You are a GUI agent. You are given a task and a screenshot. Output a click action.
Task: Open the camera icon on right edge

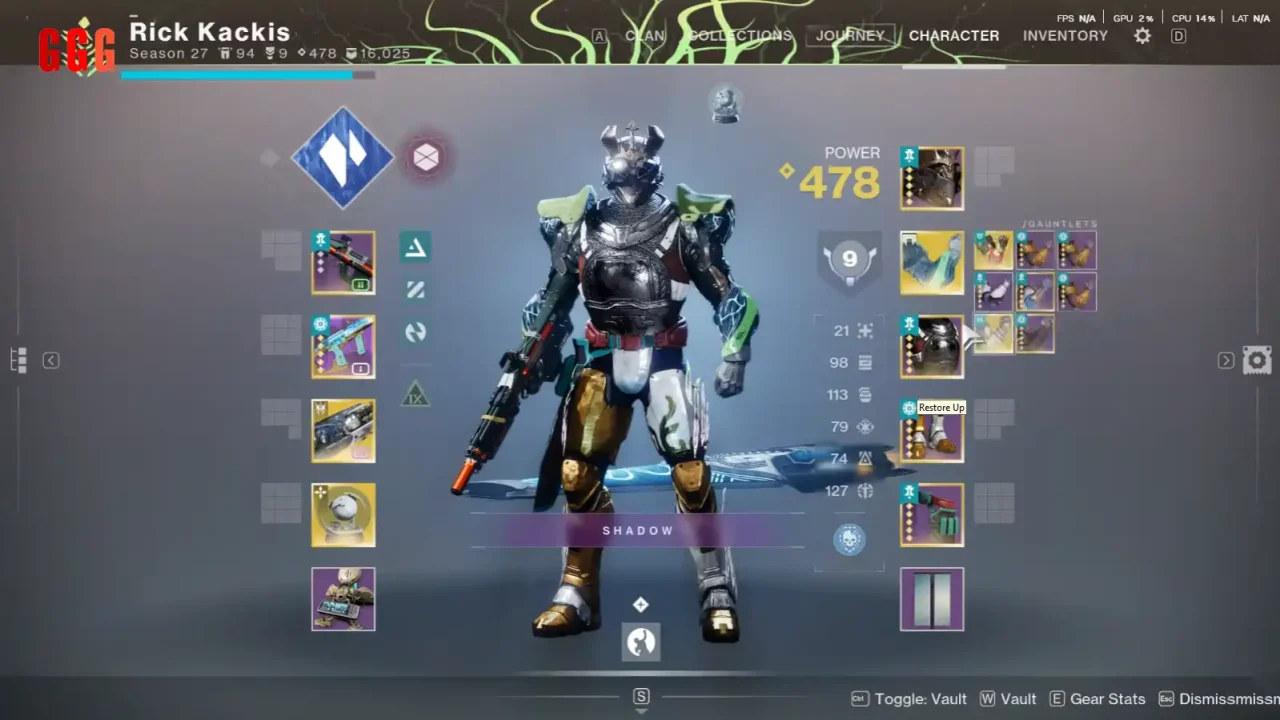pyautogui.click(x=1257, y=359)
